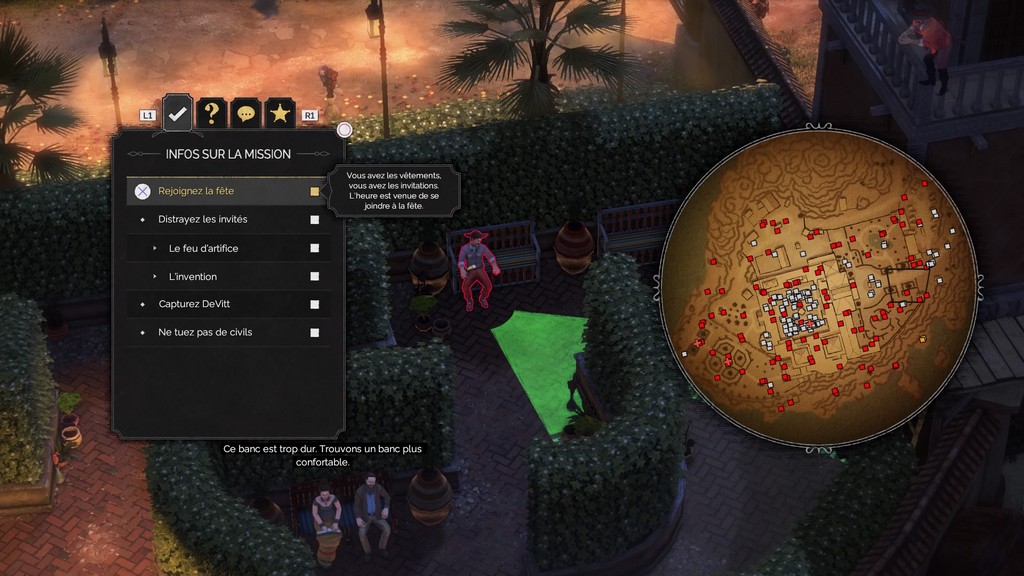Choose the "Distrayez les invités" objective
This screenshot has height=576, width=1024.
[x=203, y=219]
